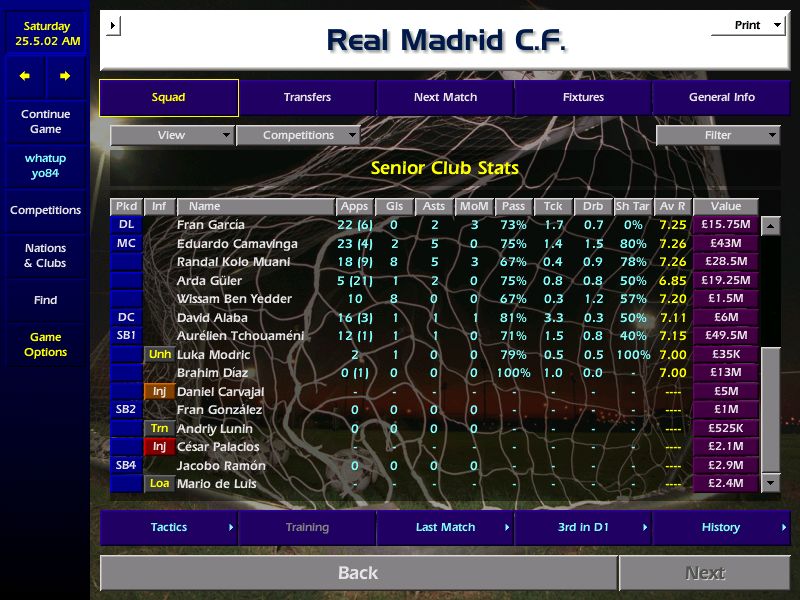Viewport: 800px width, 600px height.
Task: Switch to the Next Match tab
Action: [x=445, y=98]
